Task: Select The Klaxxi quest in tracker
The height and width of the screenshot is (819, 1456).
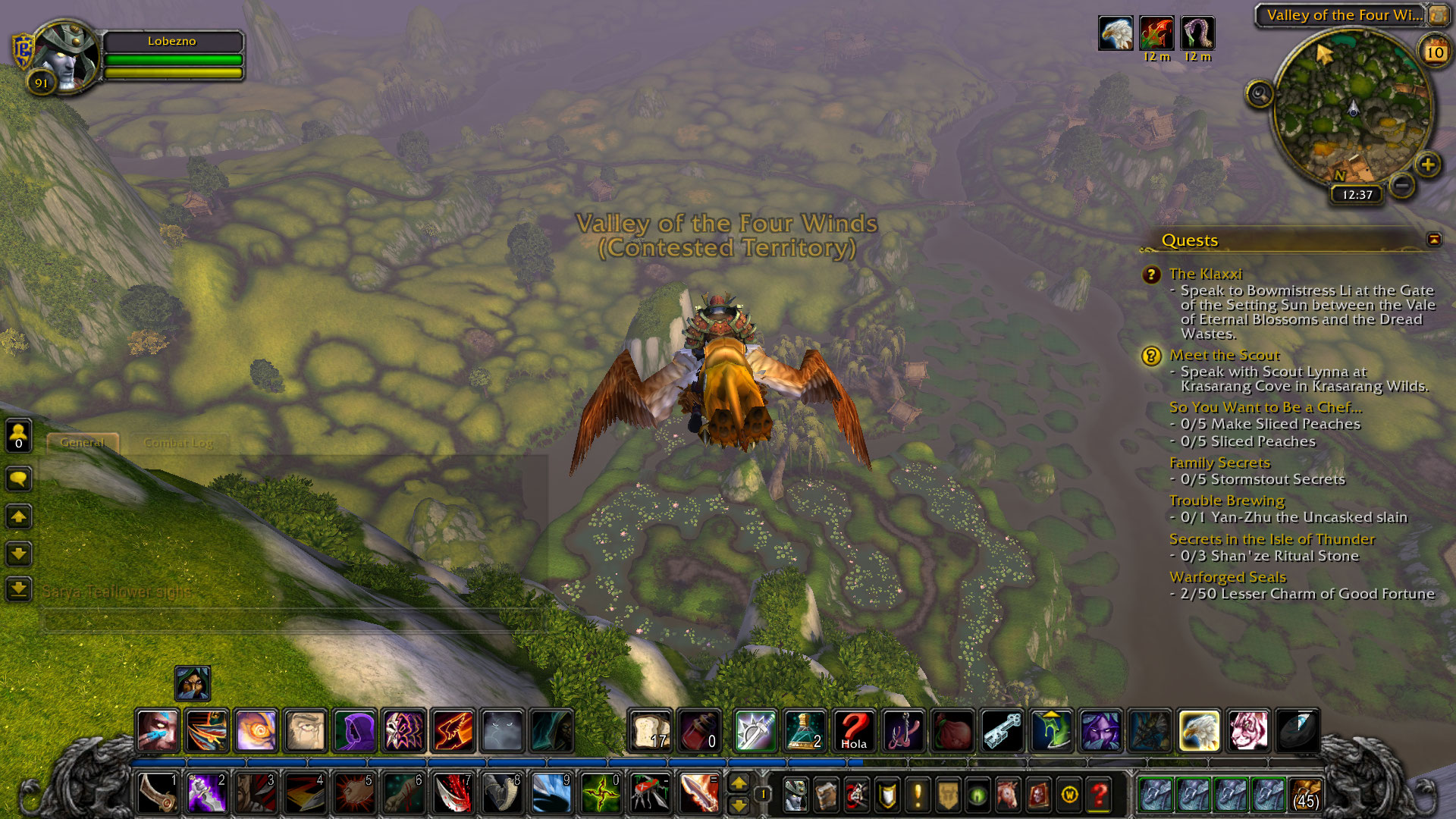Action: click(1205, 274)
